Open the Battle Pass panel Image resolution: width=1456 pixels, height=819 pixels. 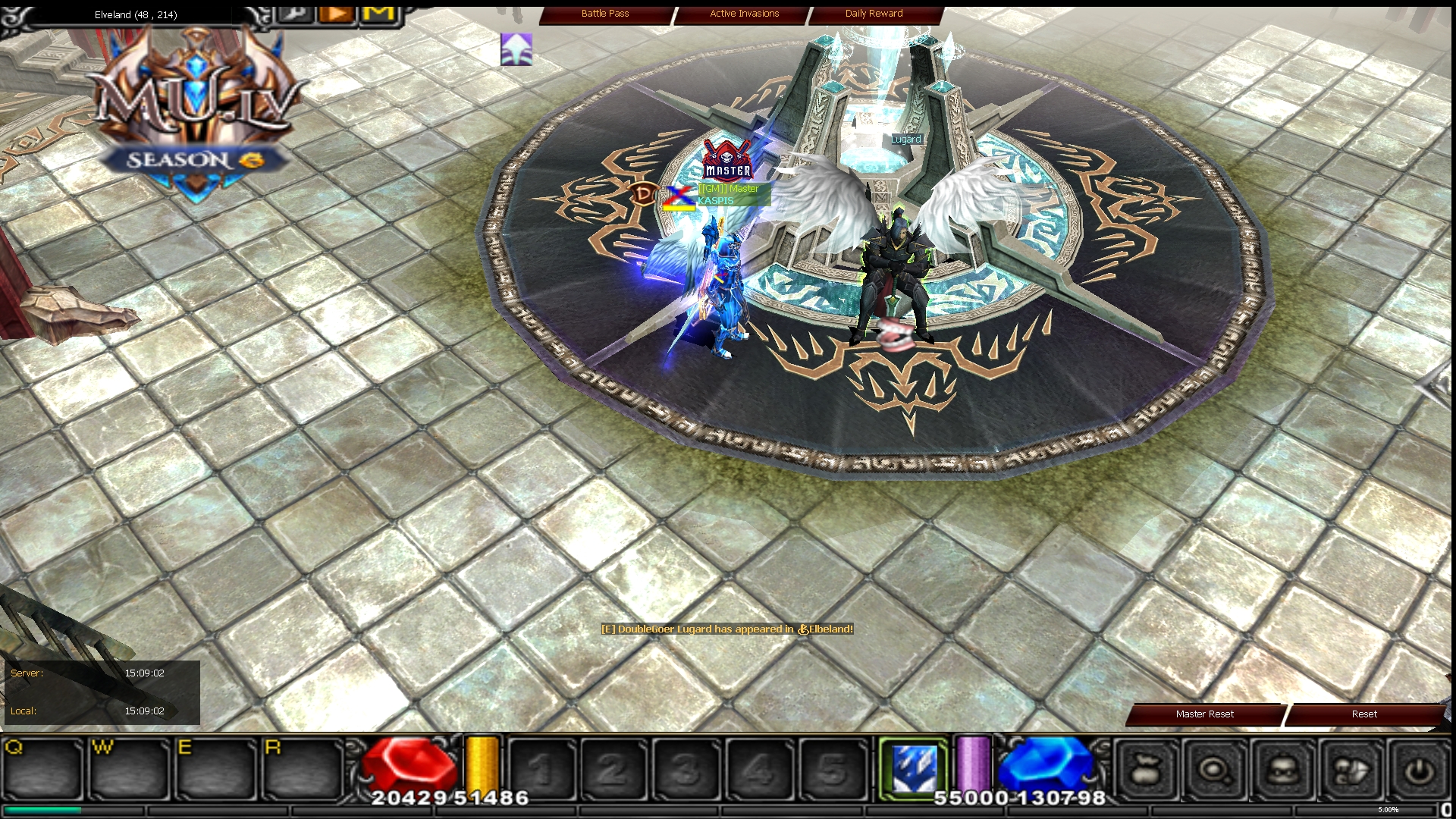pyautogui.click(x=605, y=14)
